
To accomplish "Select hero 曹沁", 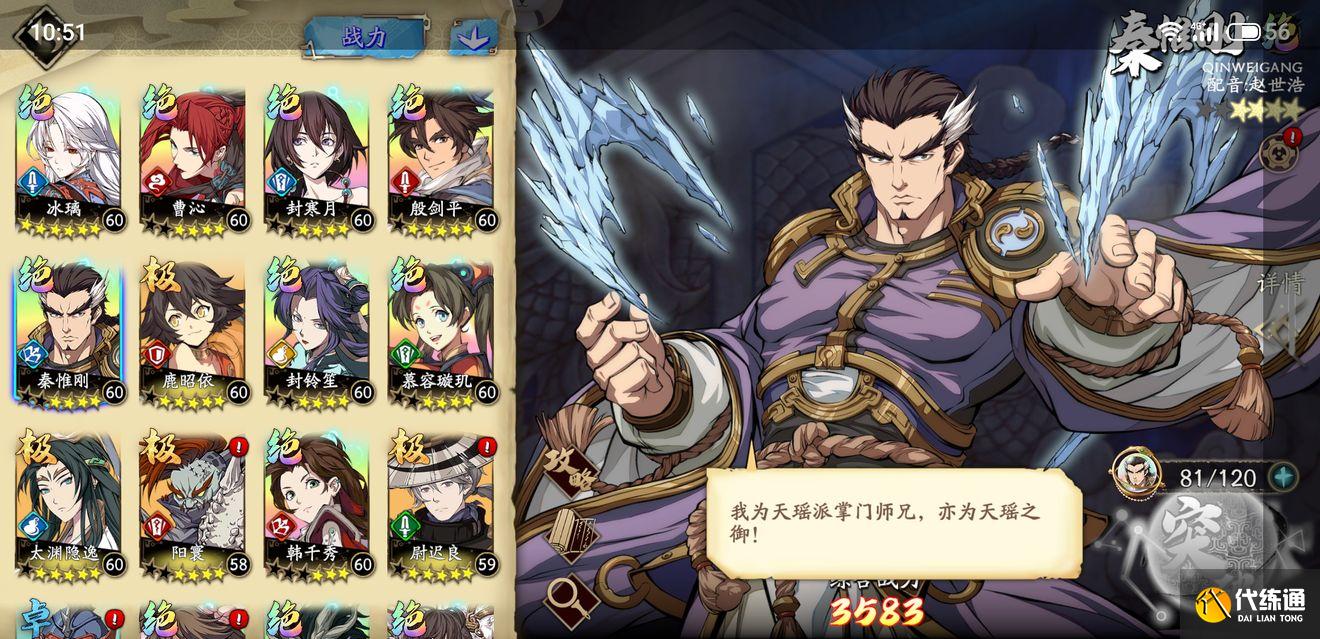I will [x=192, y=160].
